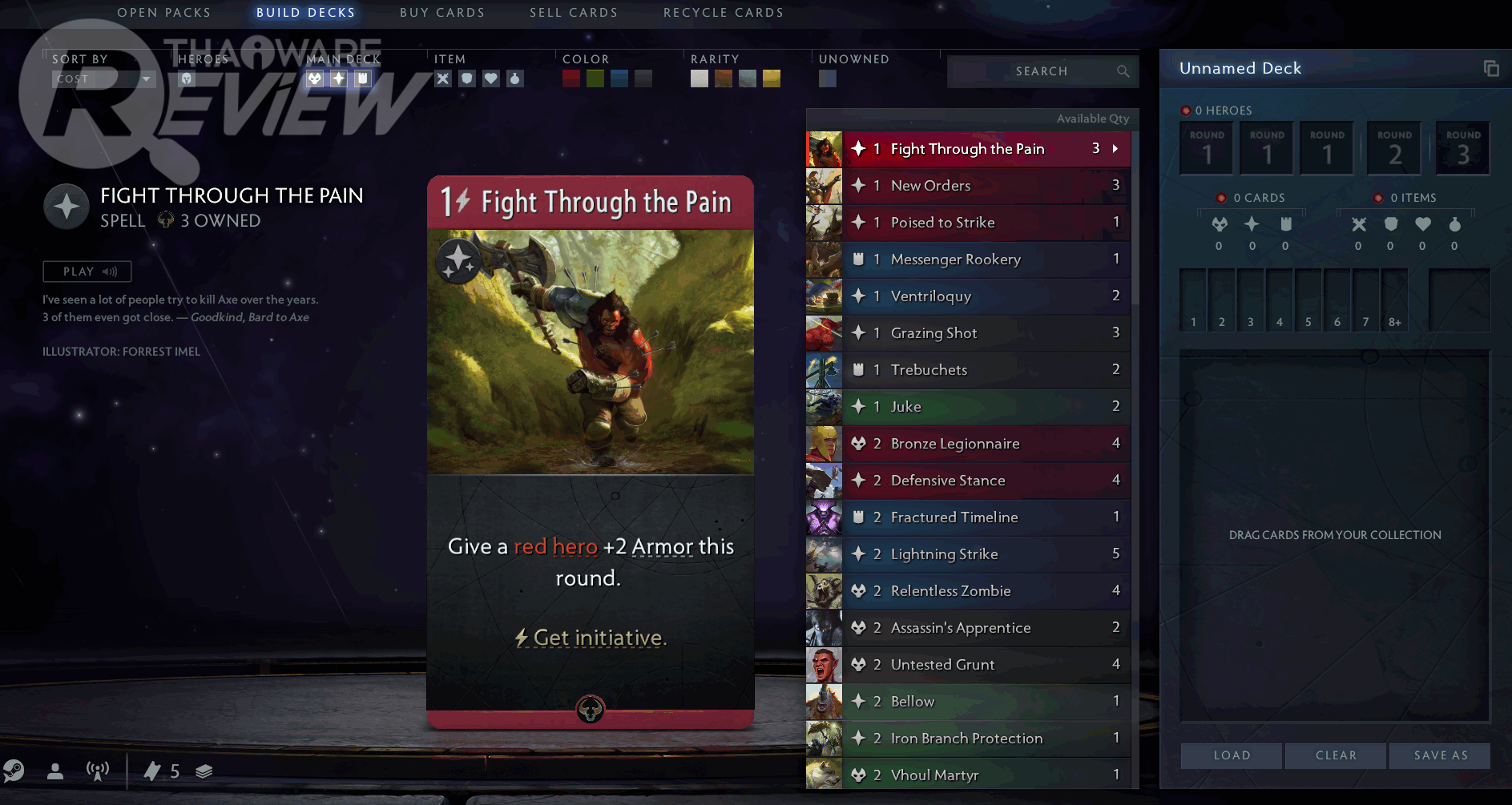The width and height of the screenshot is (1512, 805).
Task: Open the Open Packs tab
Action: coord(164,13)
